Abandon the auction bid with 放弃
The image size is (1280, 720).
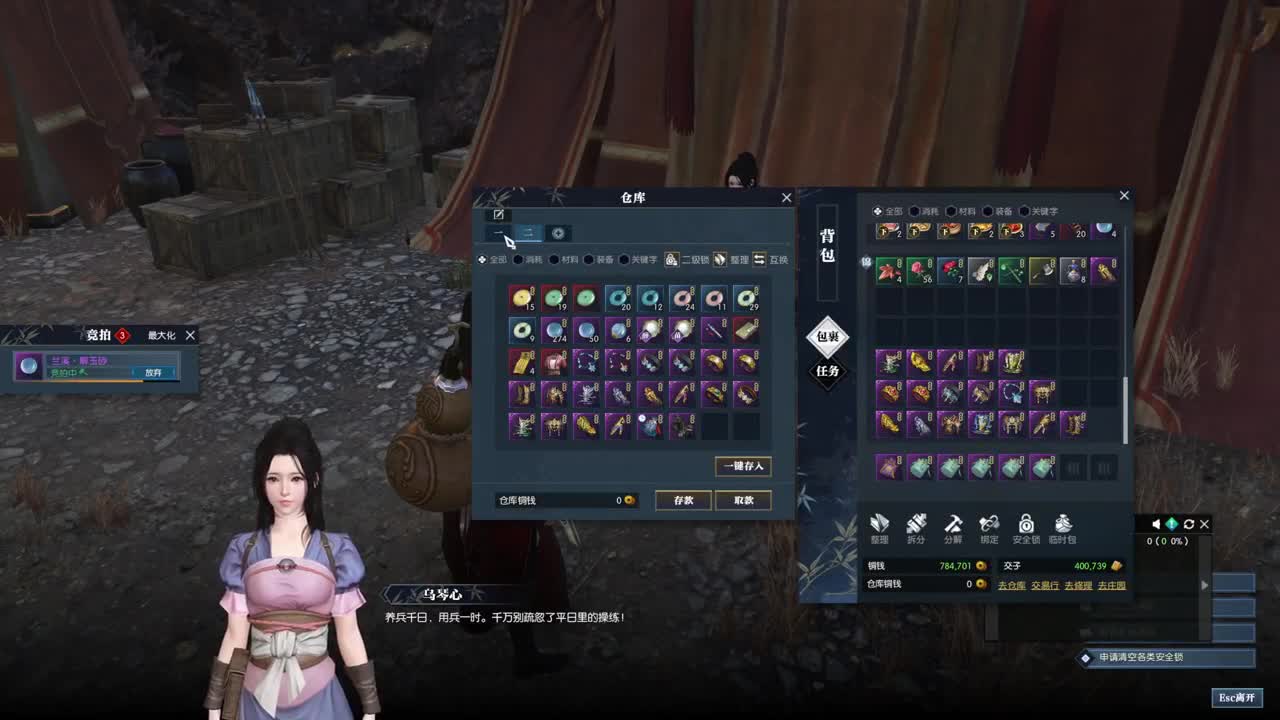point(153,372)
